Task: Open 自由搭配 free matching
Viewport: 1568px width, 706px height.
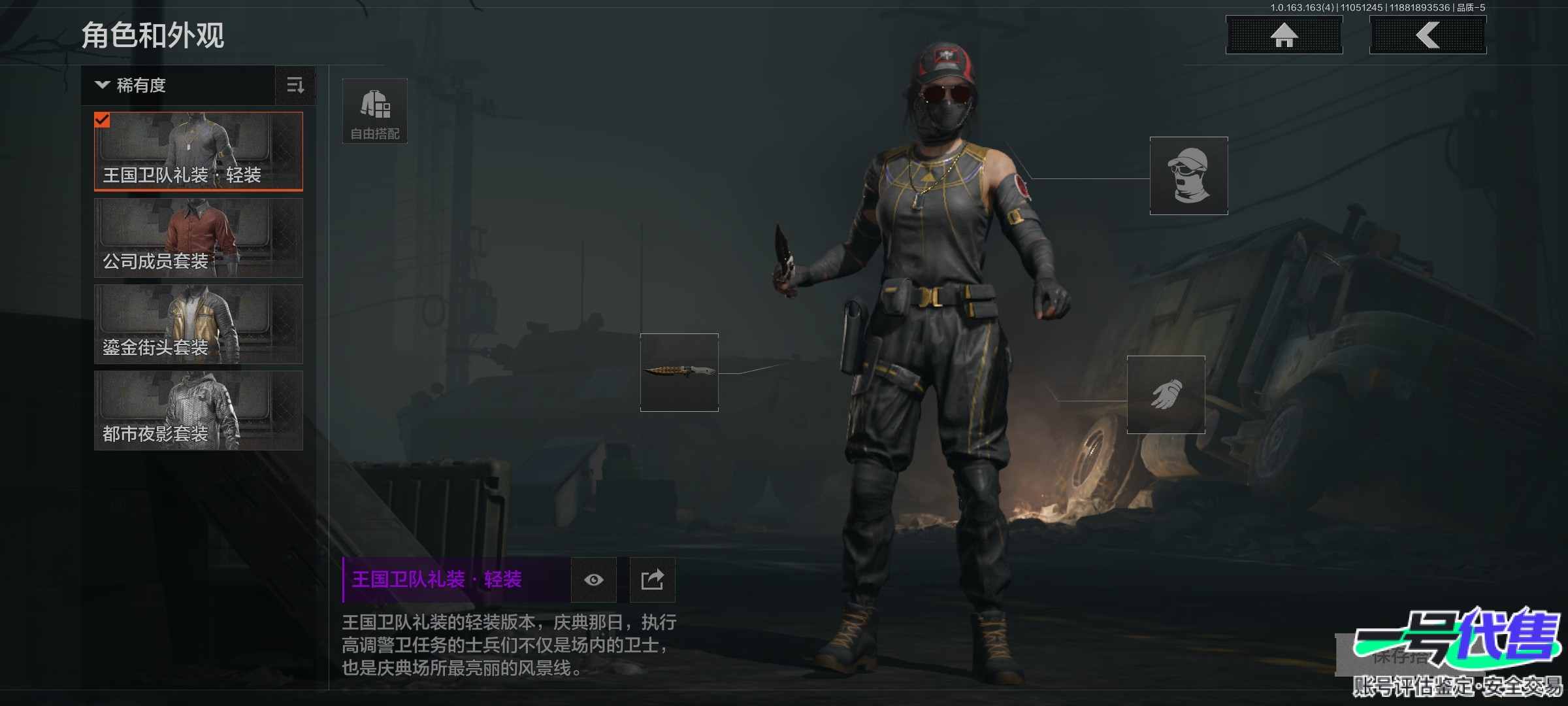Action: [375, 111]
